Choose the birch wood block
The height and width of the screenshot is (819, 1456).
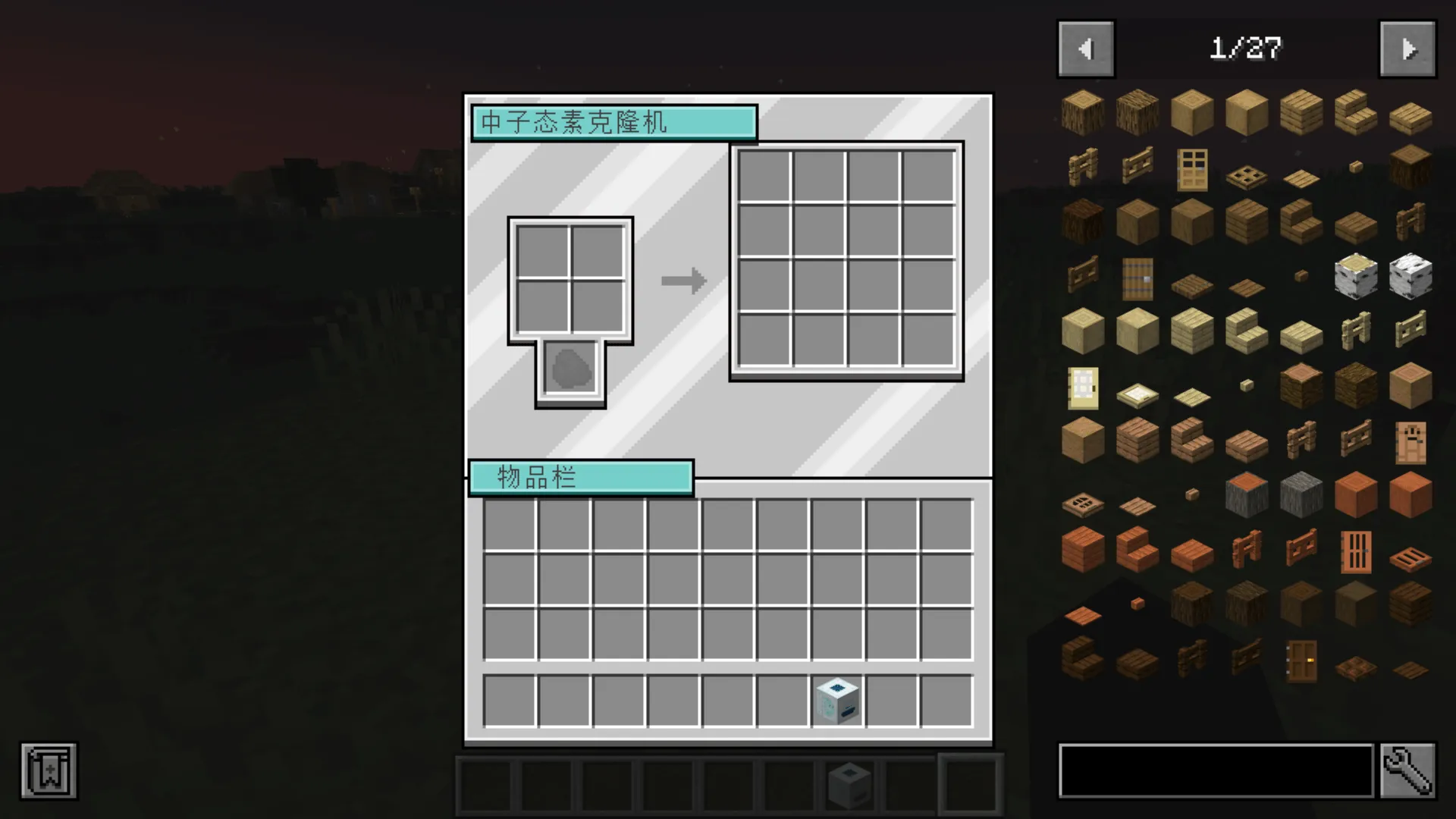pos(1410,277)
